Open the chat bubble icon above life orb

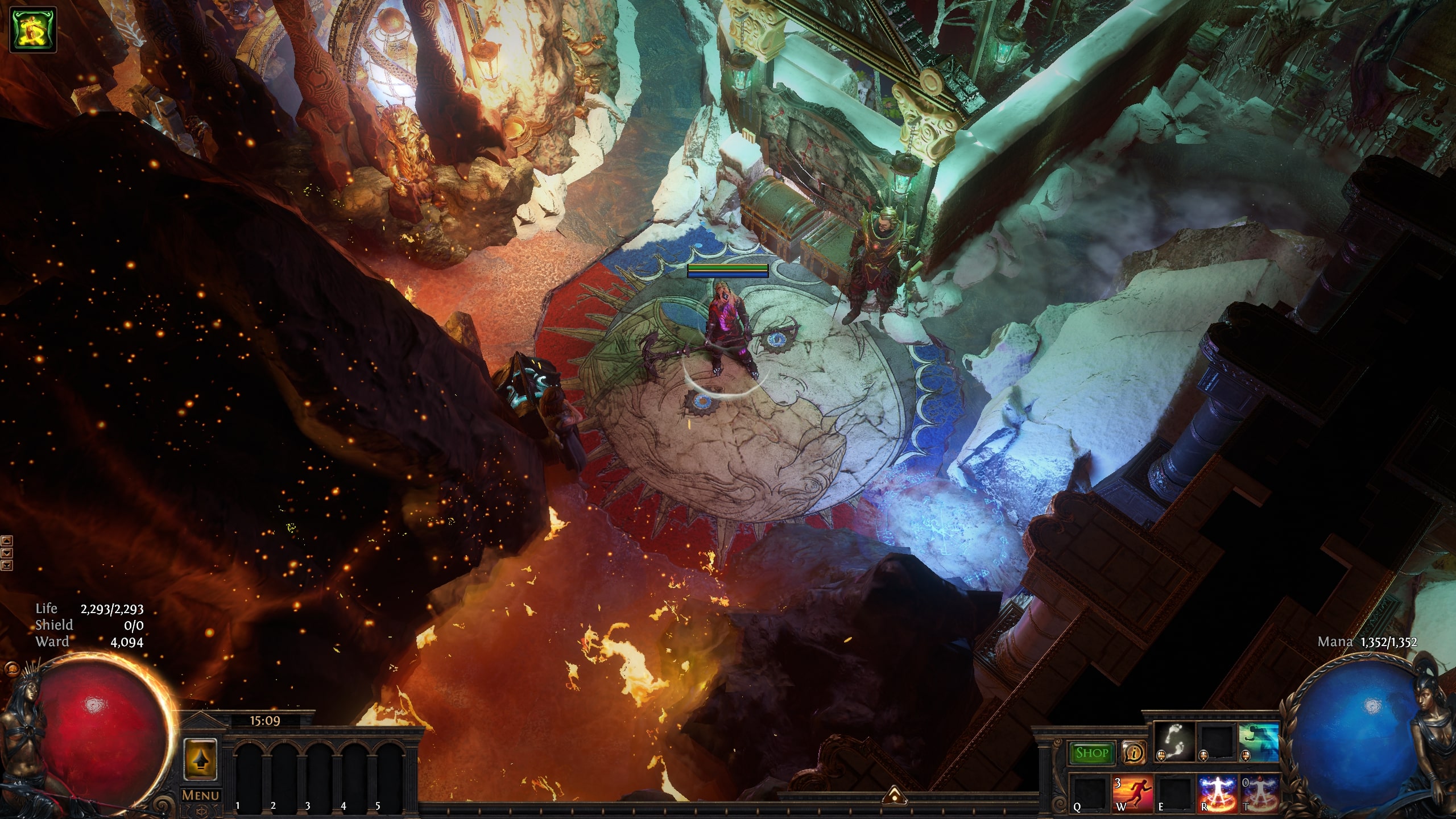[x=10, y=668]
